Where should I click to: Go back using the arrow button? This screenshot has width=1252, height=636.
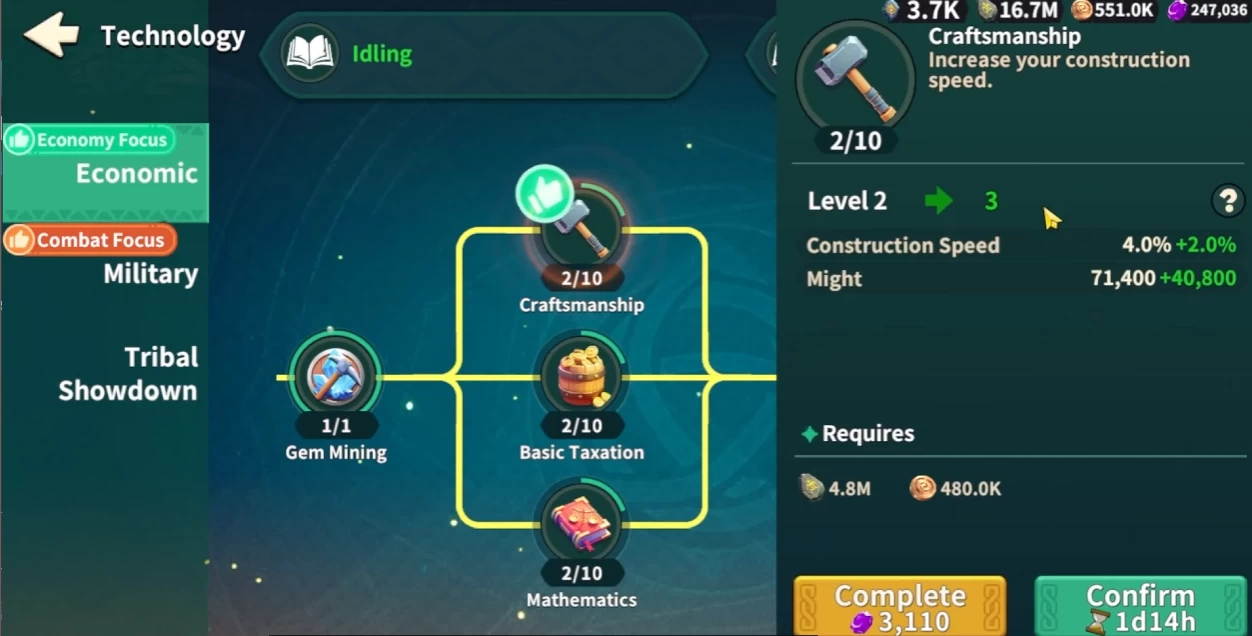[x=51, y=35]
